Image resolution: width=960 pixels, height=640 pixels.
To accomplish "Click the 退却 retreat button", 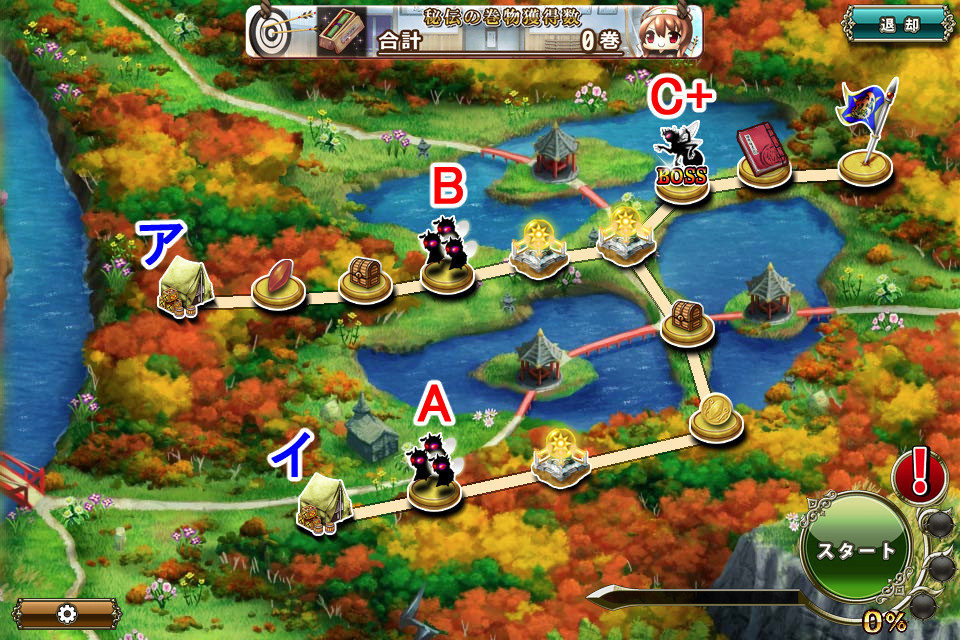I will (897, 24).
